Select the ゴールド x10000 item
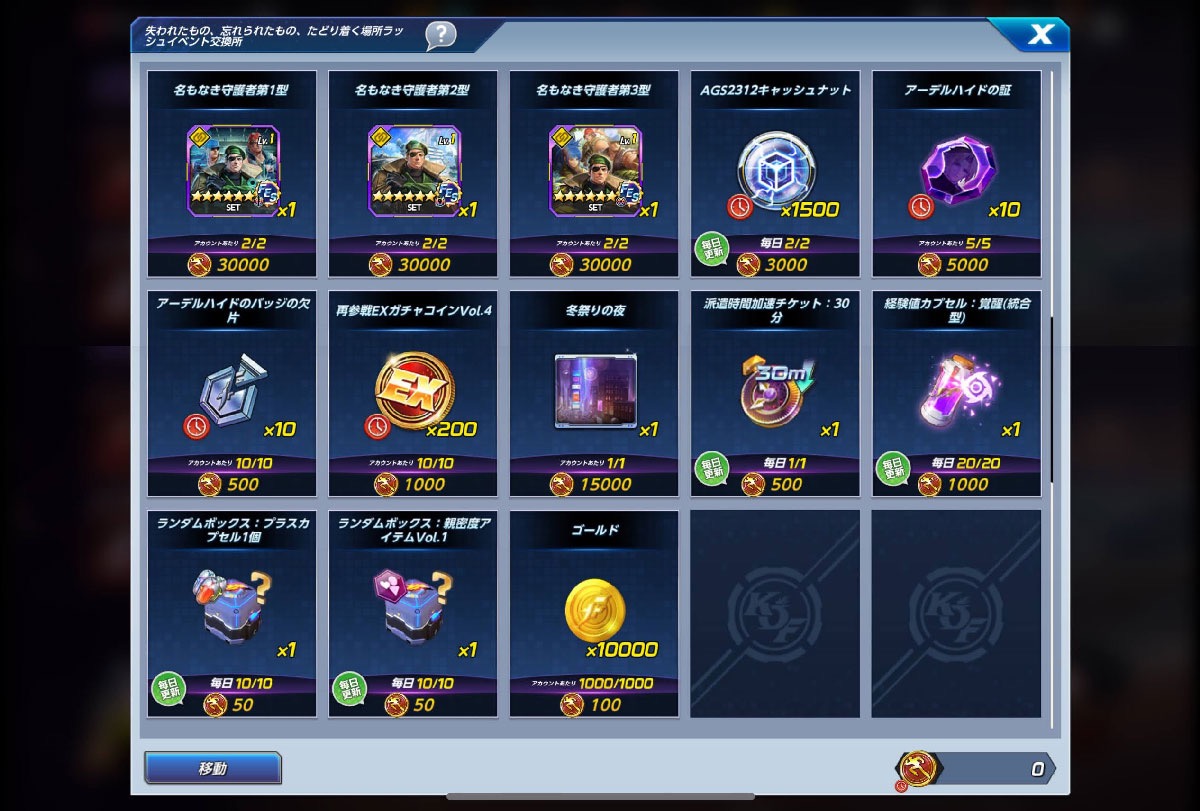 tap(594, 612)
